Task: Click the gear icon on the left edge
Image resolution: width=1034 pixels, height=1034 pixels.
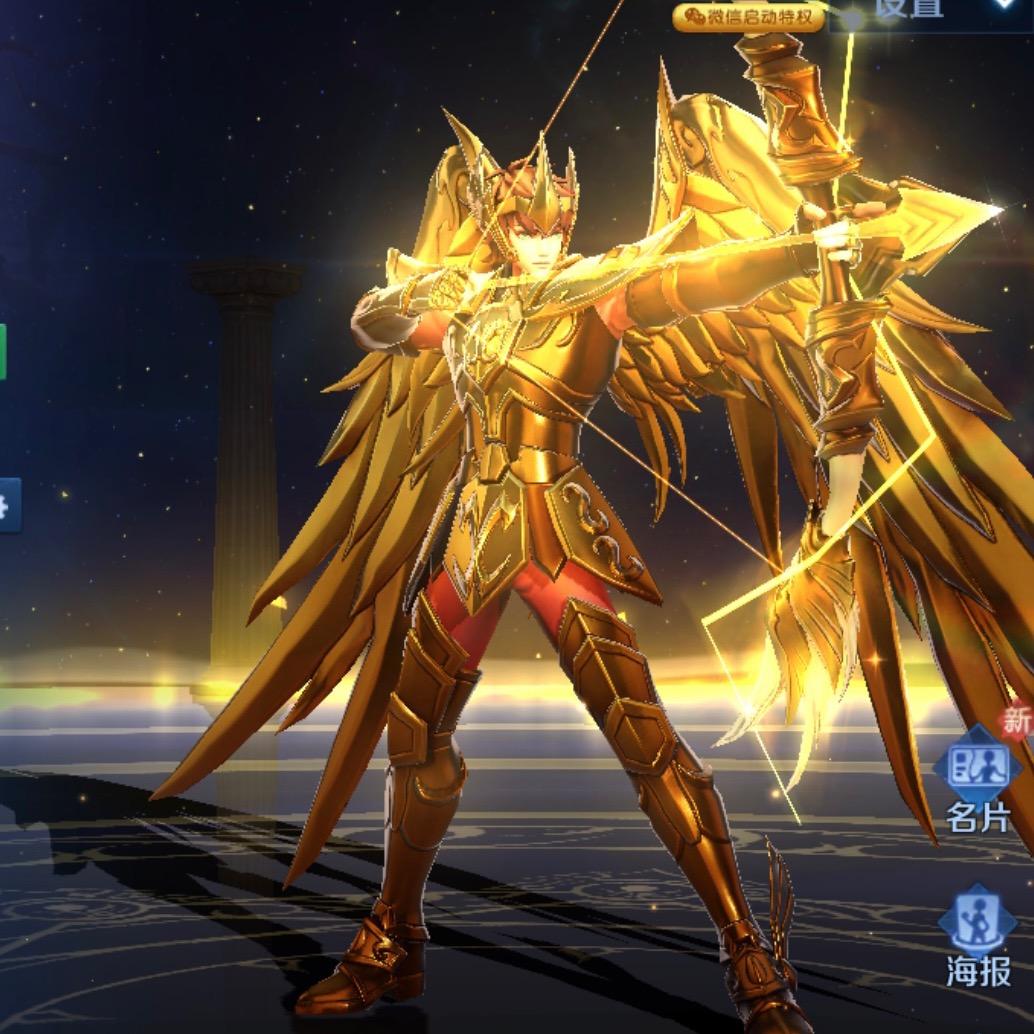Action: pyautogui.click(x=6, y=507)
